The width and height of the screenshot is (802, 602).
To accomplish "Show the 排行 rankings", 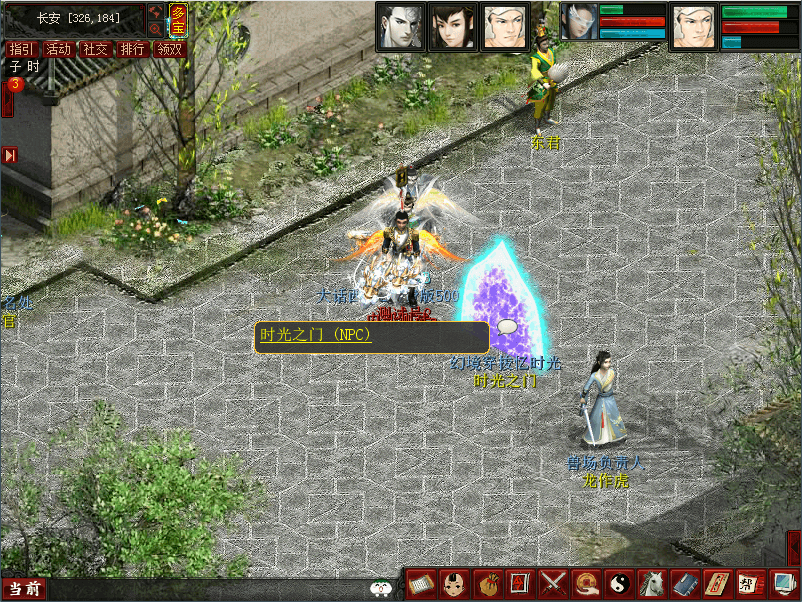I will tap(132, 49).
